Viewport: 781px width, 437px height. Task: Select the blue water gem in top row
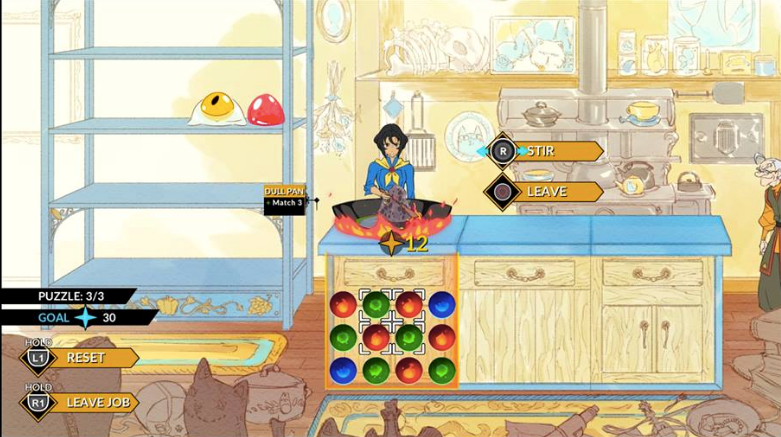[x=441, y=304]
